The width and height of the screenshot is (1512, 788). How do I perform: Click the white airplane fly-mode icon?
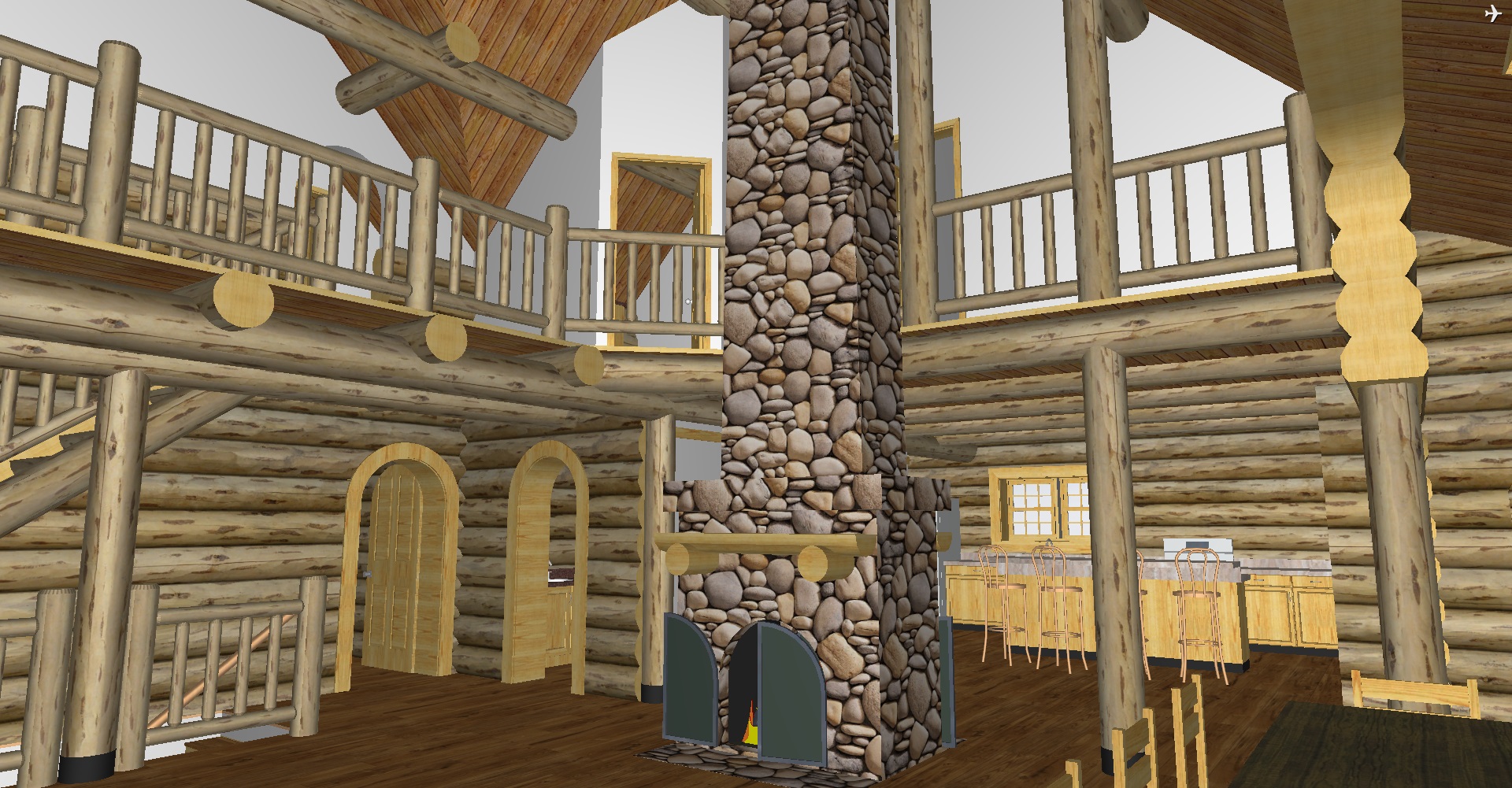tap(1493, 14)
